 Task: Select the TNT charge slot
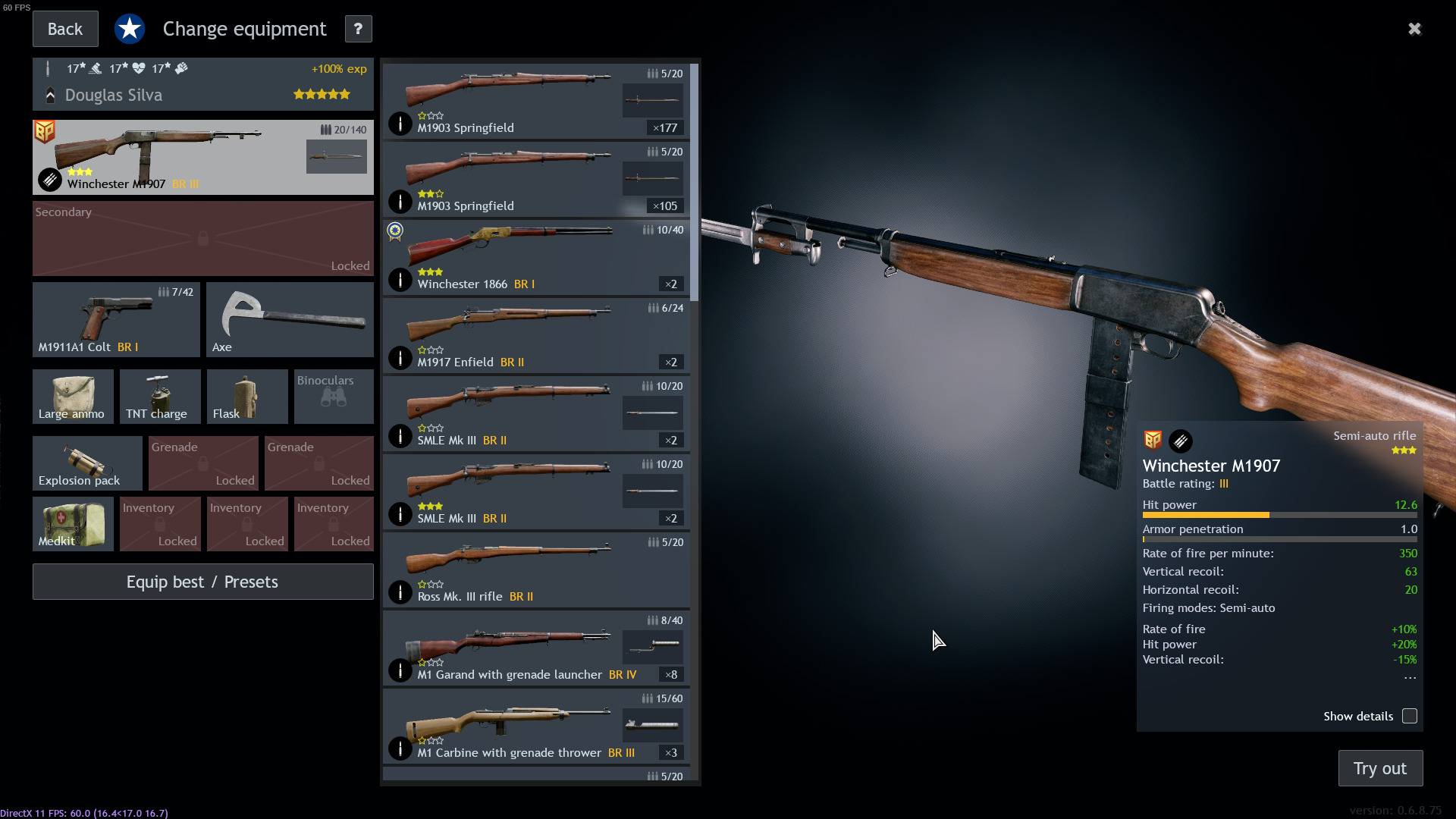(x=159, y=396)
